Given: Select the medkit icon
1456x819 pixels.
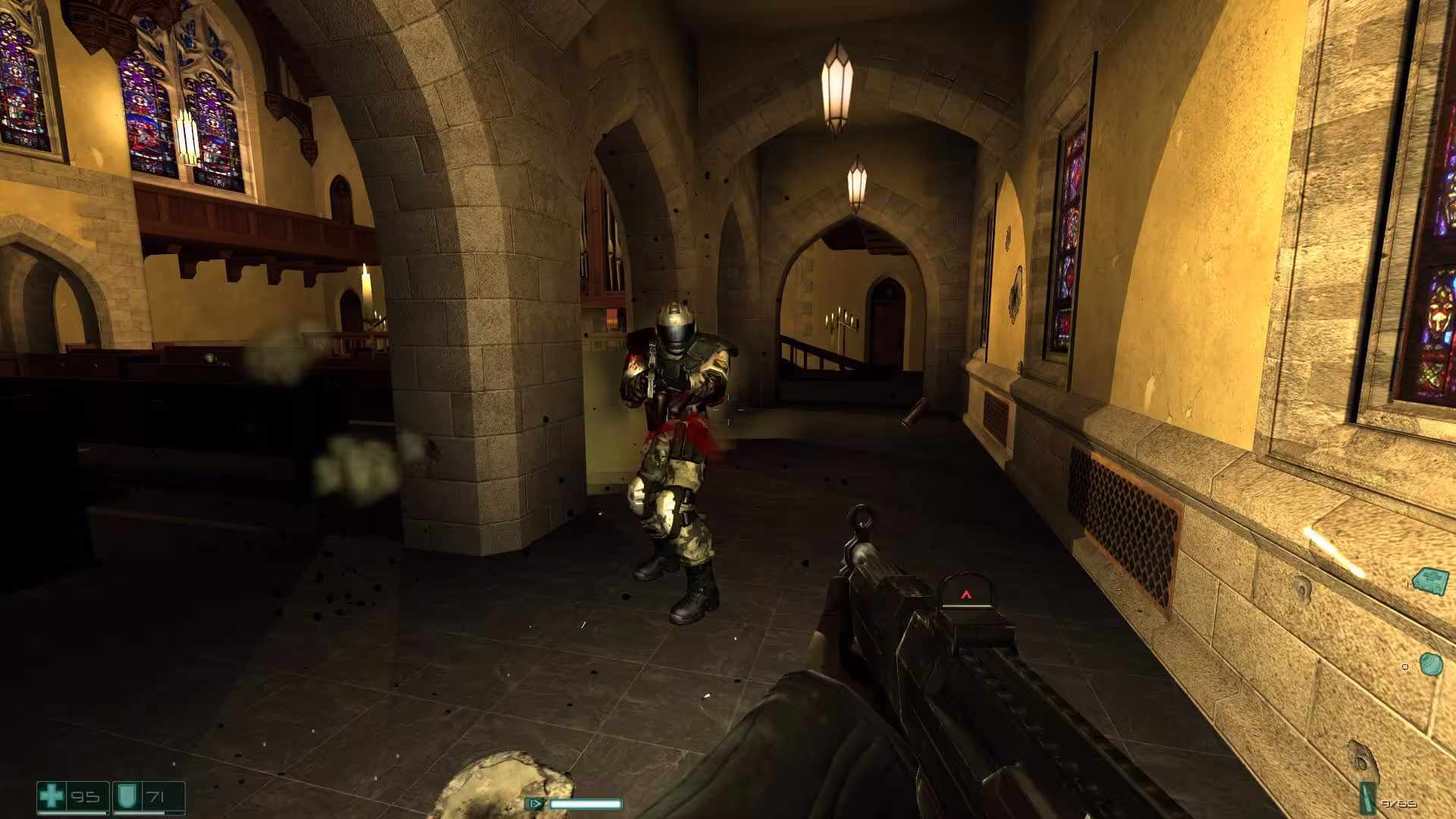Looking at the screenshot, I should click(1430, 581).
